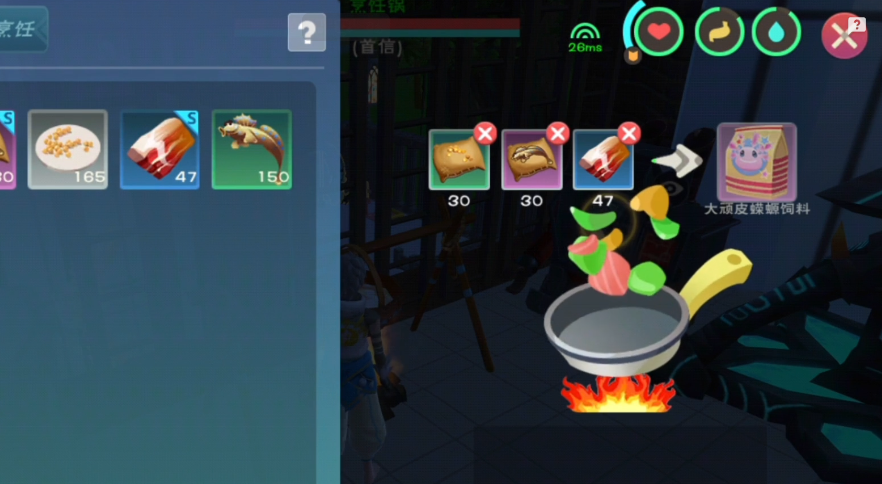The width and height of the screenshot is (882, 484).
Task: Remove the seed bag ingredient with its X
Action: point(485,133)
